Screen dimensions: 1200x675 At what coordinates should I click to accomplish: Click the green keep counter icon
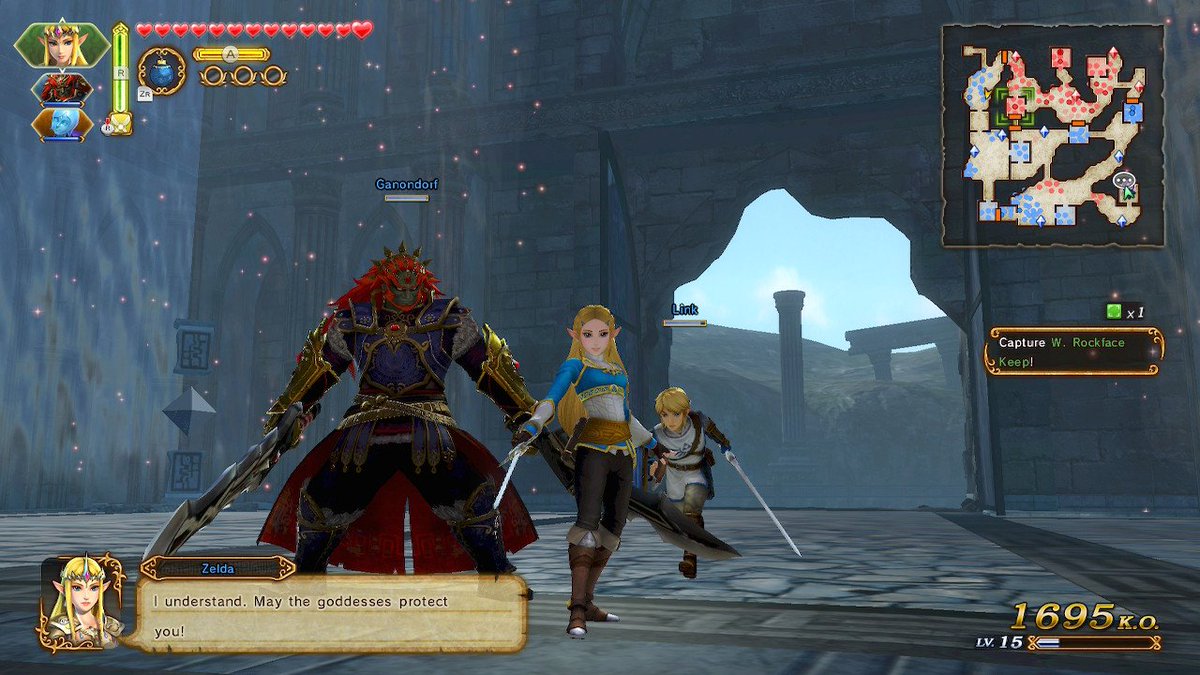click(x=1113, y=312)
